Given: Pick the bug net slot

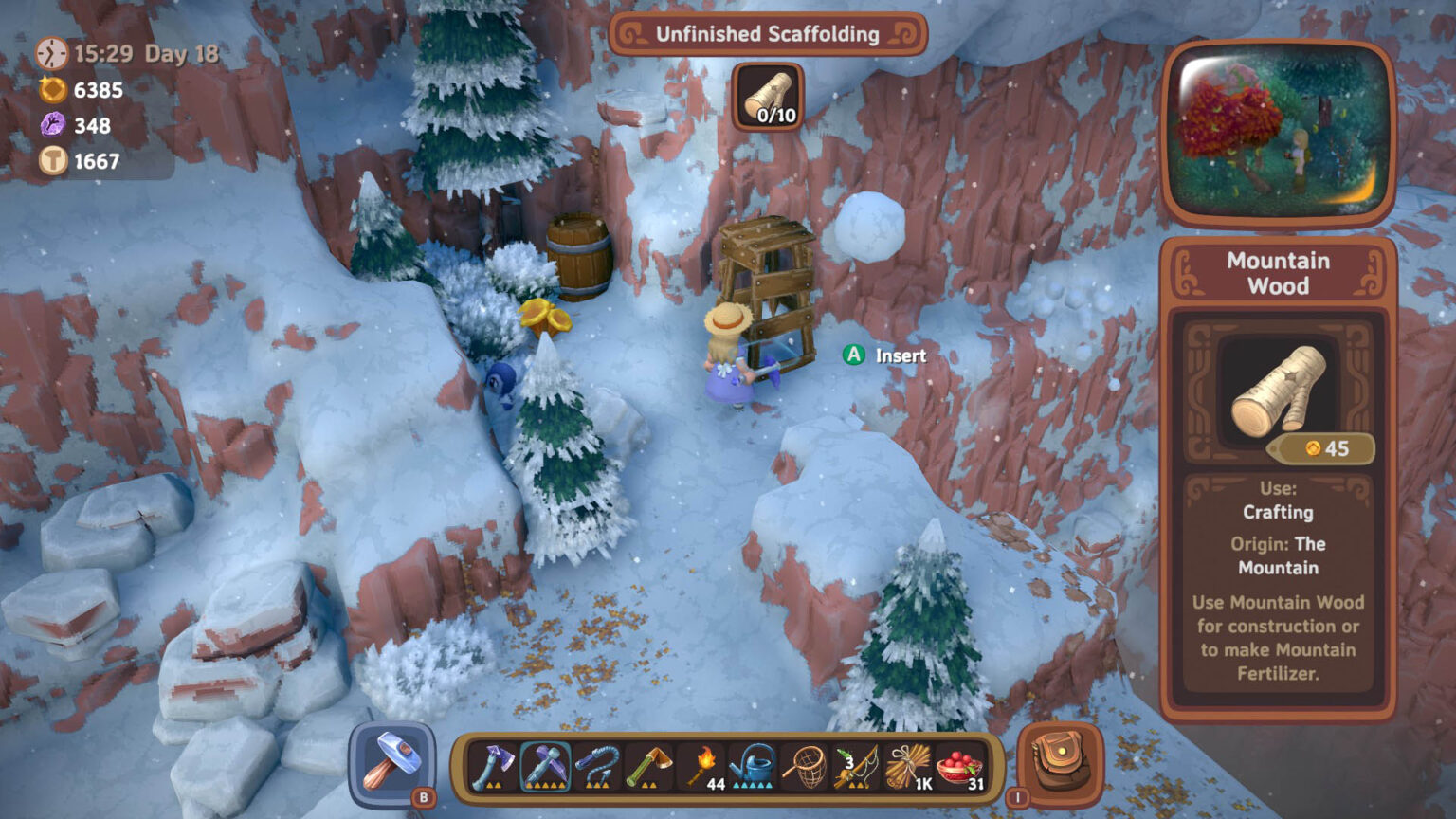Looking at the screenshot, I should (805, 766).
